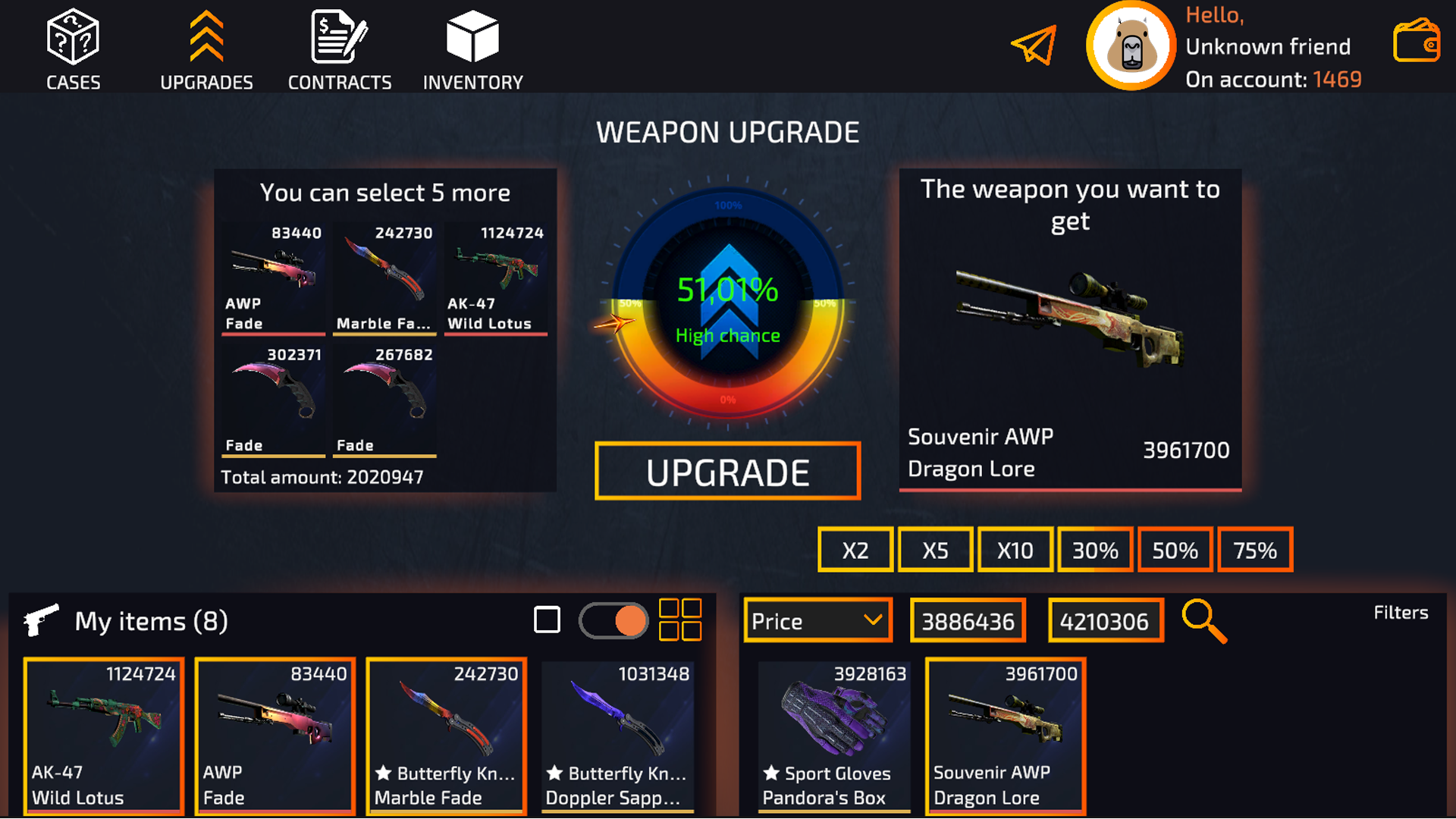
Task: Select the X10 multiplier button
Action: (1014, 549)
